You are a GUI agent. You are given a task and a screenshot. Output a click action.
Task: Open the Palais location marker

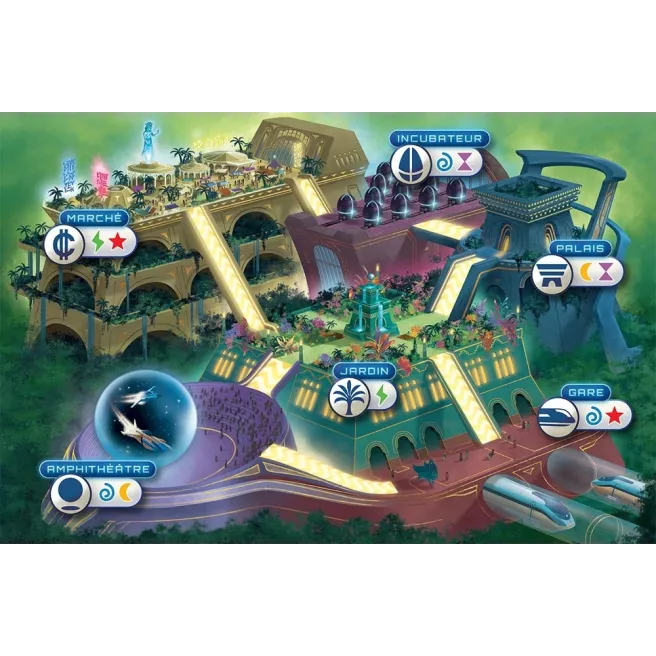coord(550,272)
